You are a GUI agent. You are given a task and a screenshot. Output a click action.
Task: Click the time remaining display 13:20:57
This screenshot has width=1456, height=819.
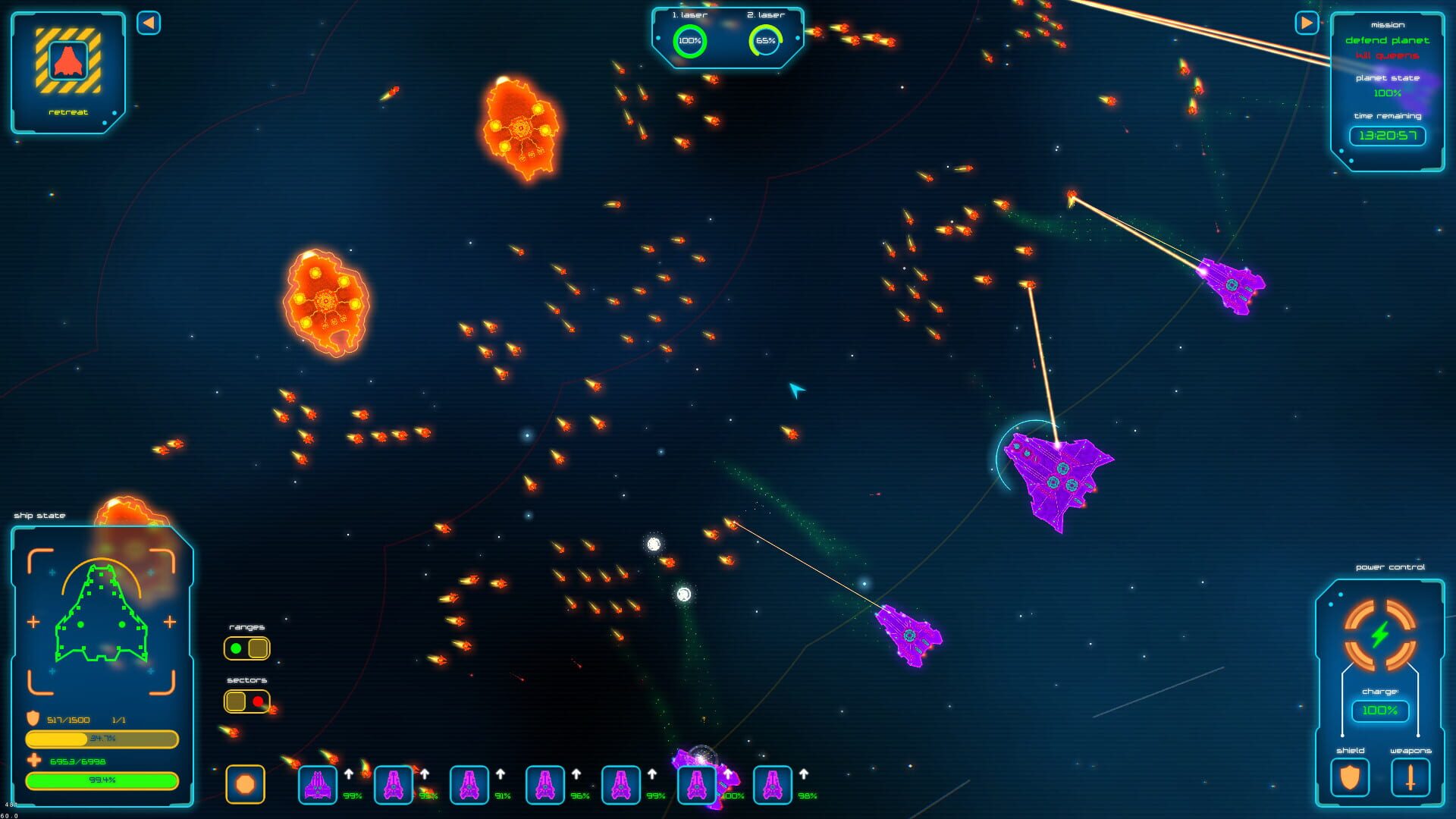coord(1387,136)
